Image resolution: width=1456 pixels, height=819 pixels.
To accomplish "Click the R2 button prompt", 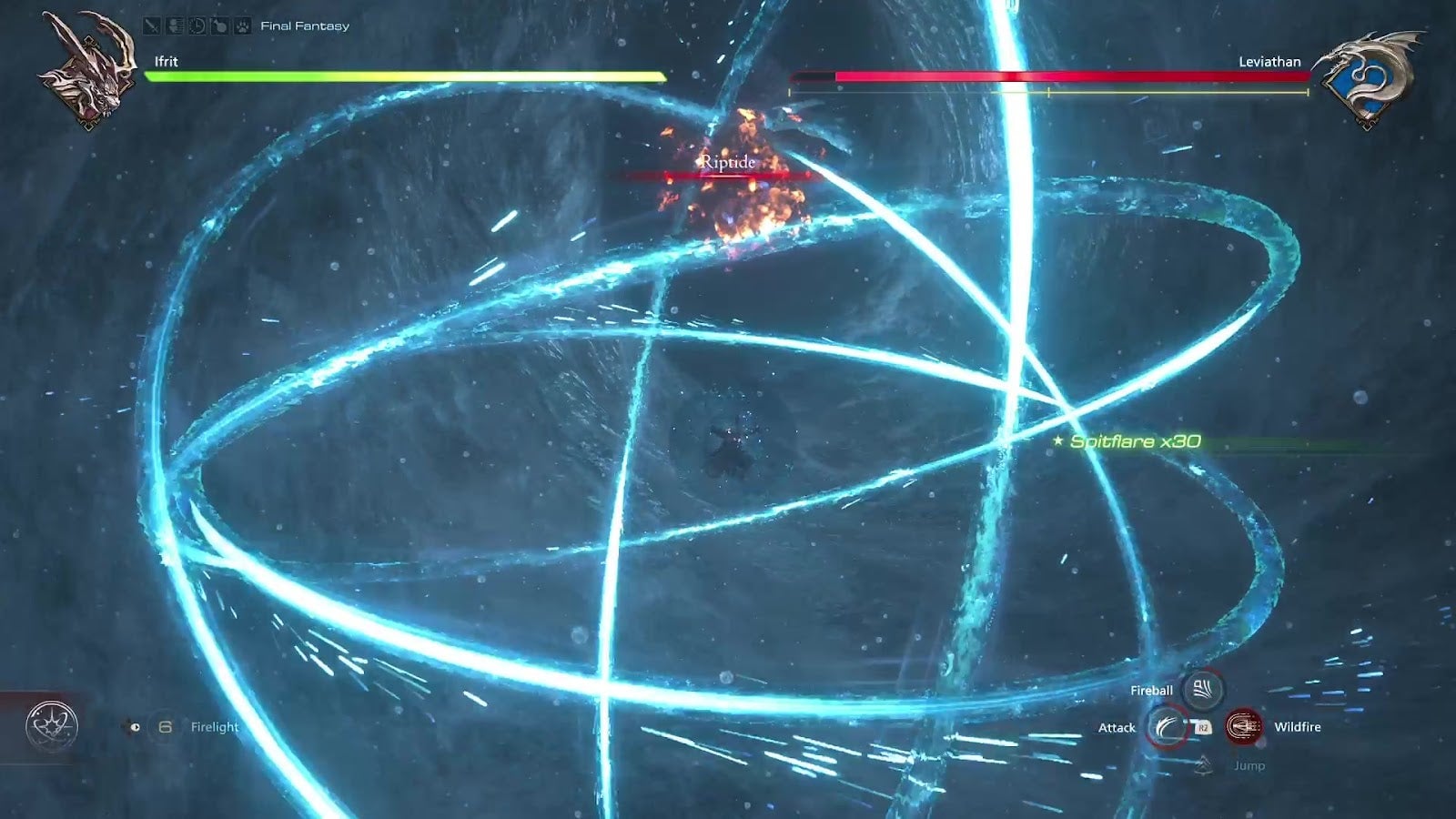I will 1202,726.
